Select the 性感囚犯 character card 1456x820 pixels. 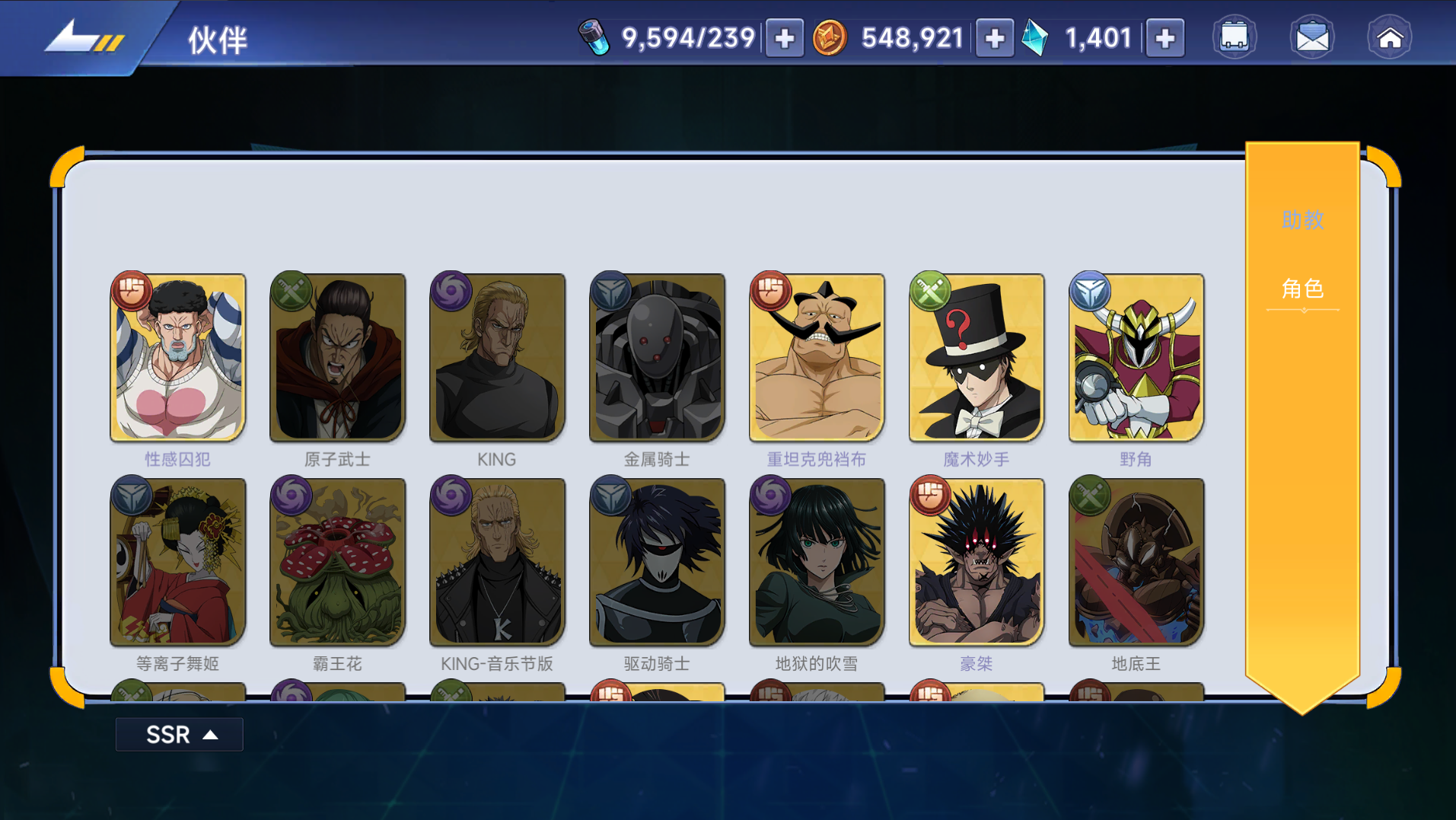[x=178, y=358]
